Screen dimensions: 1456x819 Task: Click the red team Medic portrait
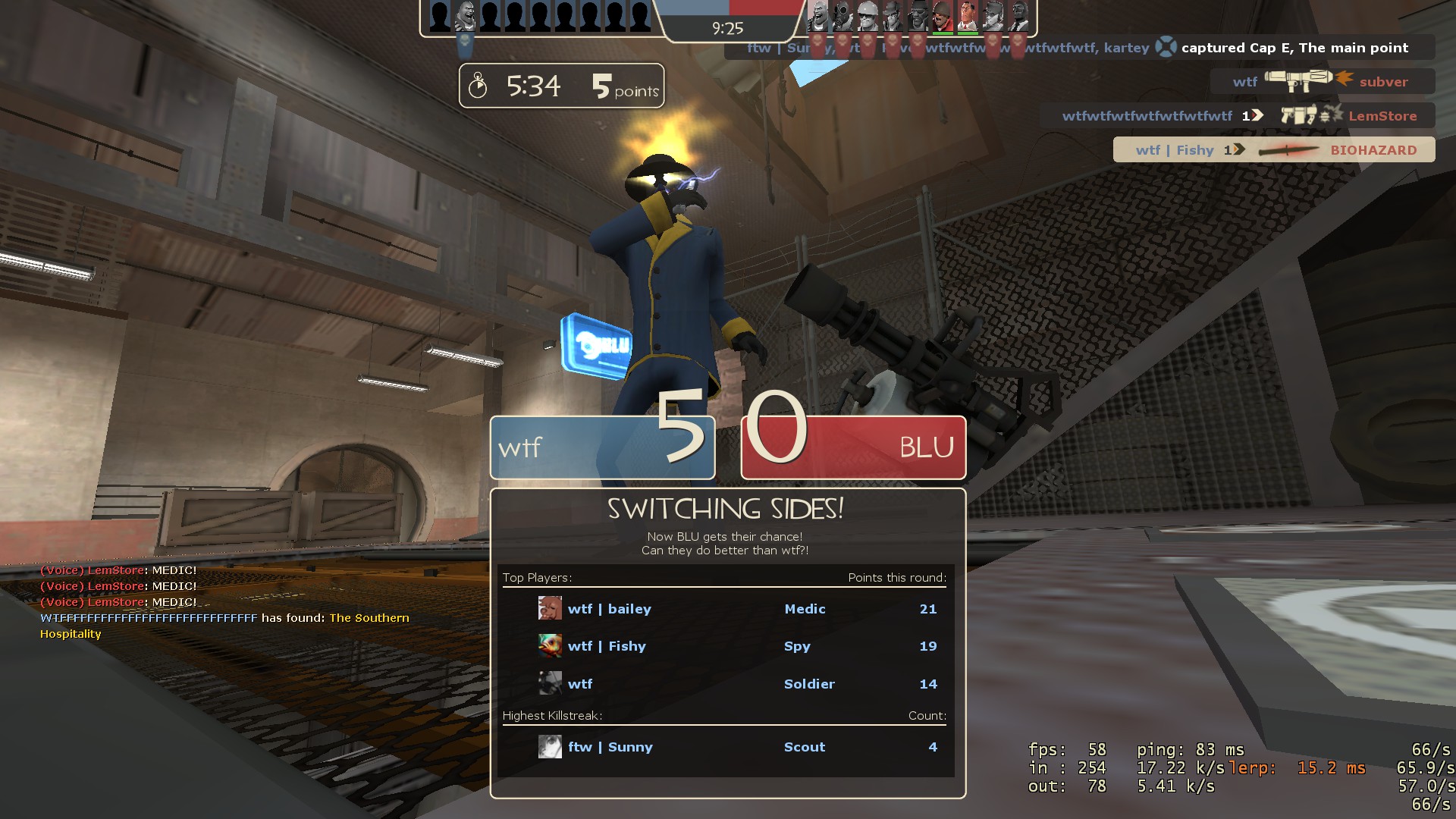pyautogui.click(x=967, y=15)
